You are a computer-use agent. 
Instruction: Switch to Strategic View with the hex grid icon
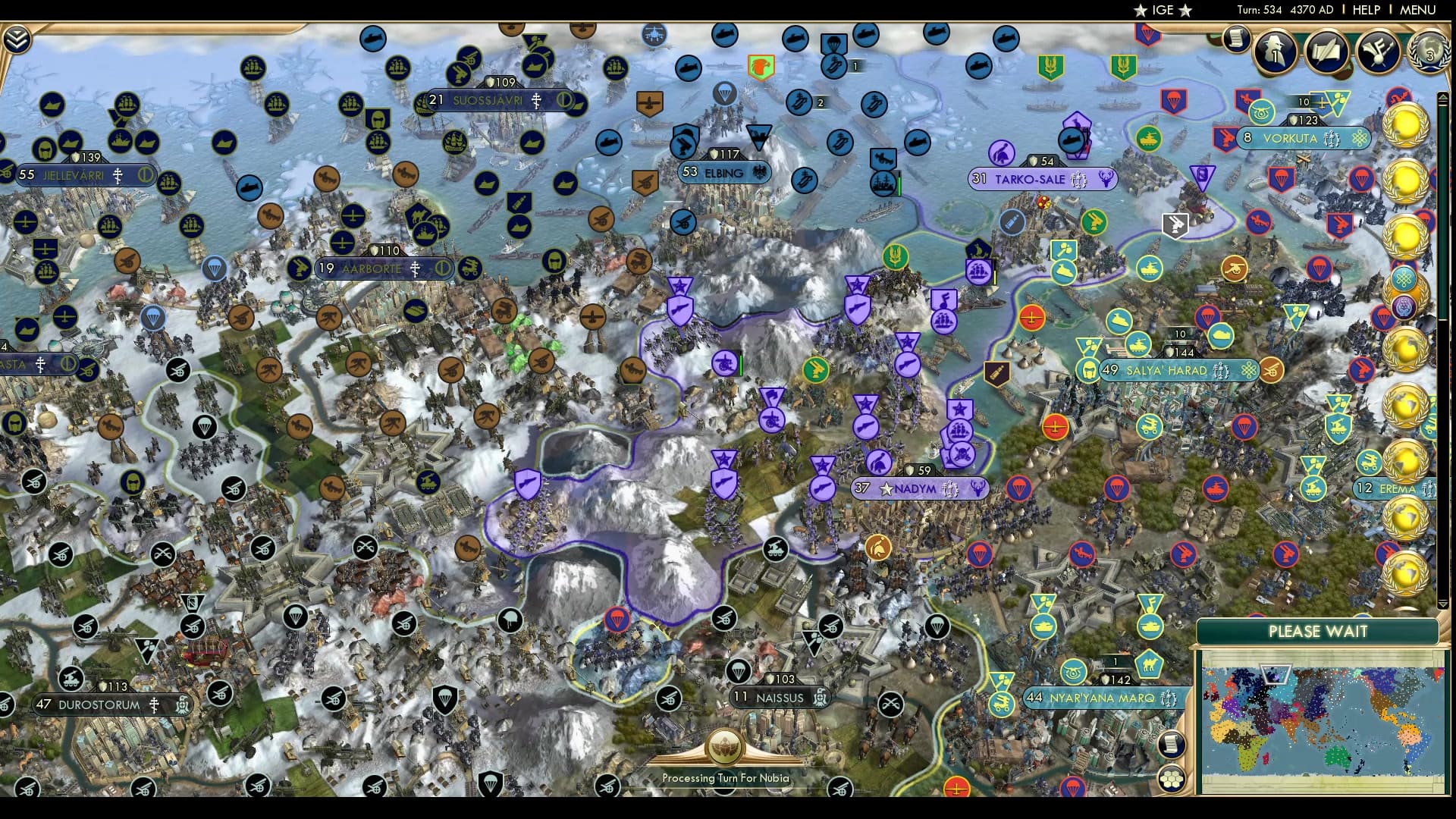point(1171,778)
